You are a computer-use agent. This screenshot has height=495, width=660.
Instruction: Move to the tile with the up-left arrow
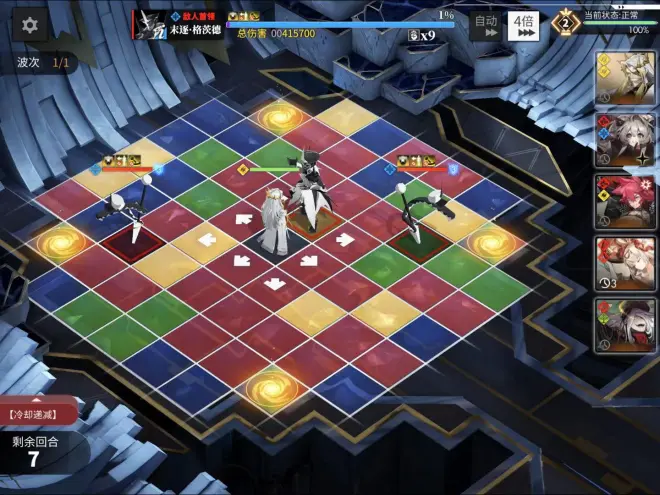click(x=243, y=219)
